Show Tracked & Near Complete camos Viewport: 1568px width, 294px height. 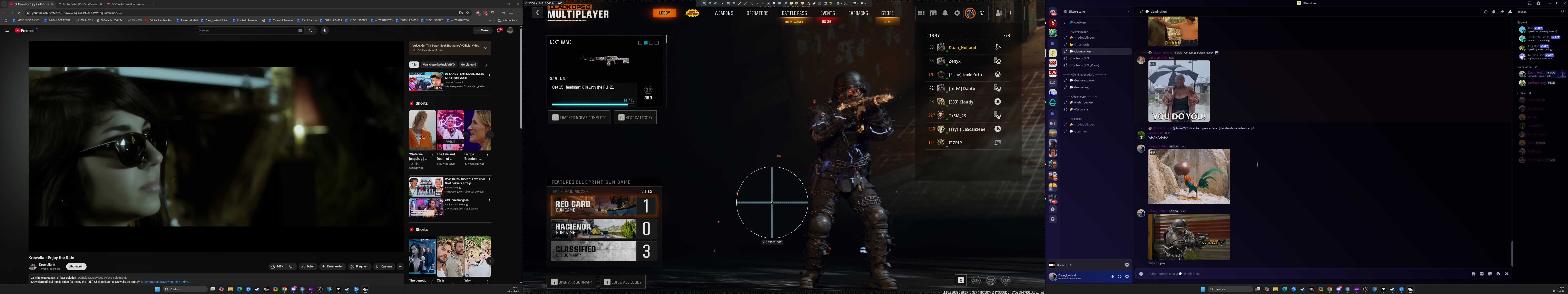click(x=579, y=117)
